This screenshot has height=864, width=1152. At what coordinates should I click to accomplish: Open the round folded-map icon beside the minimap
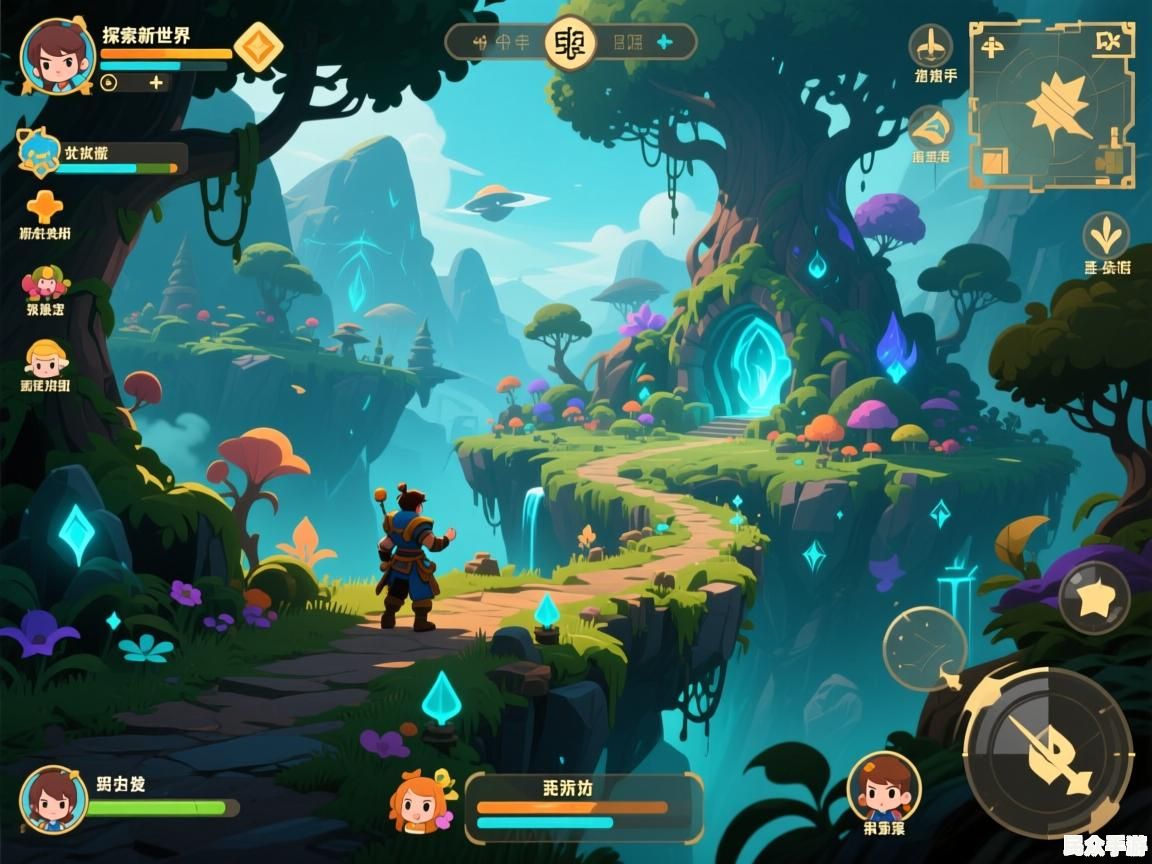931,129
